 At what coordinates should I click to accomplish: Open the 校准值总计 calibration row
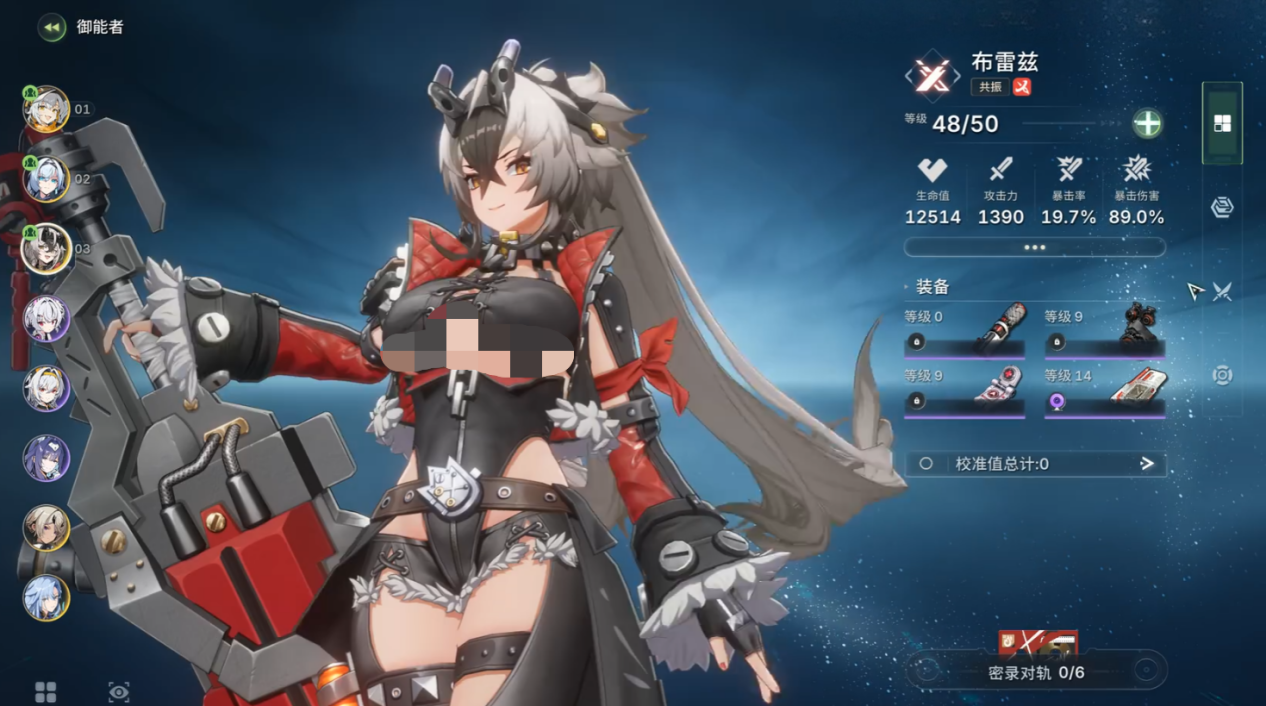point(1035,464)
